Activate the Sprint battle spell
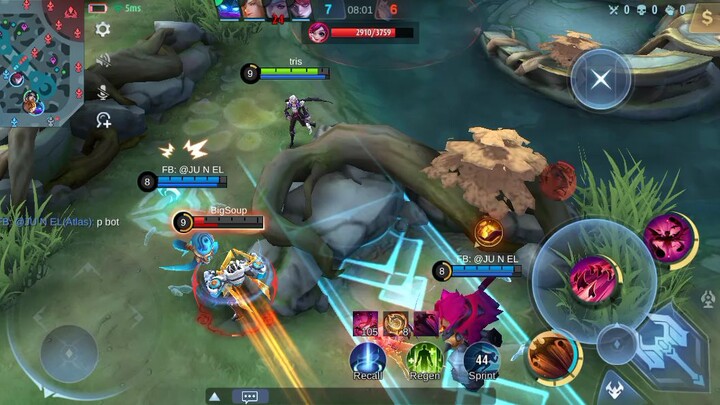 pyautogui.click(x=482, y=359)
